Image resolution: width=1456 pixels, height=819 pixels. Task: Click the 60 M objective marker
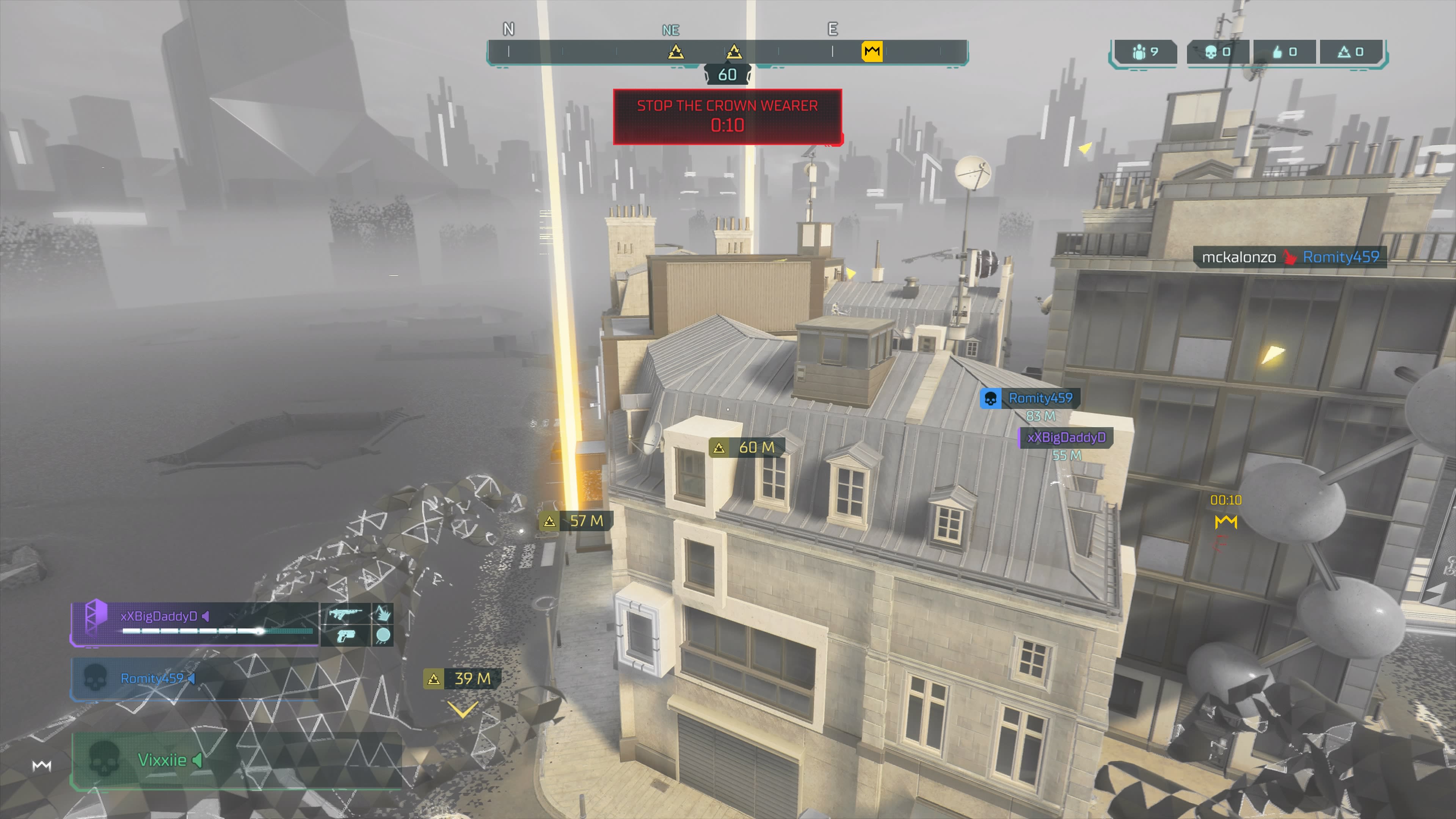747,448
